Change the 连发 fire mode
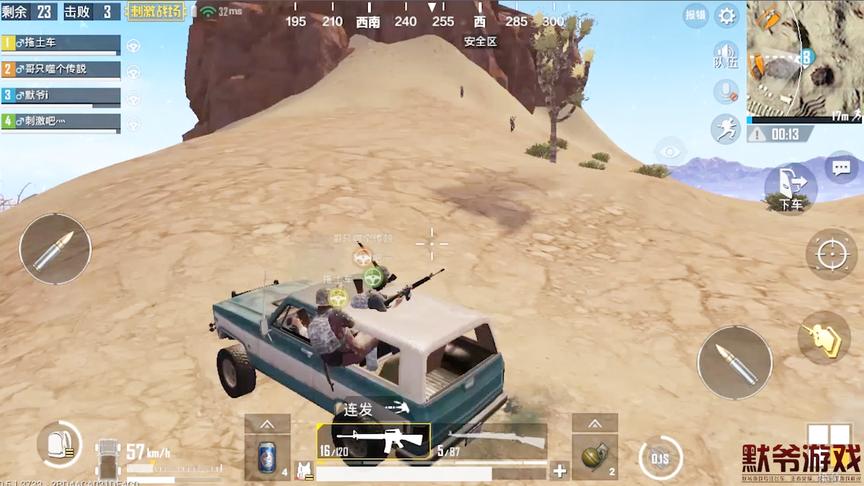 tap(376, 408)
